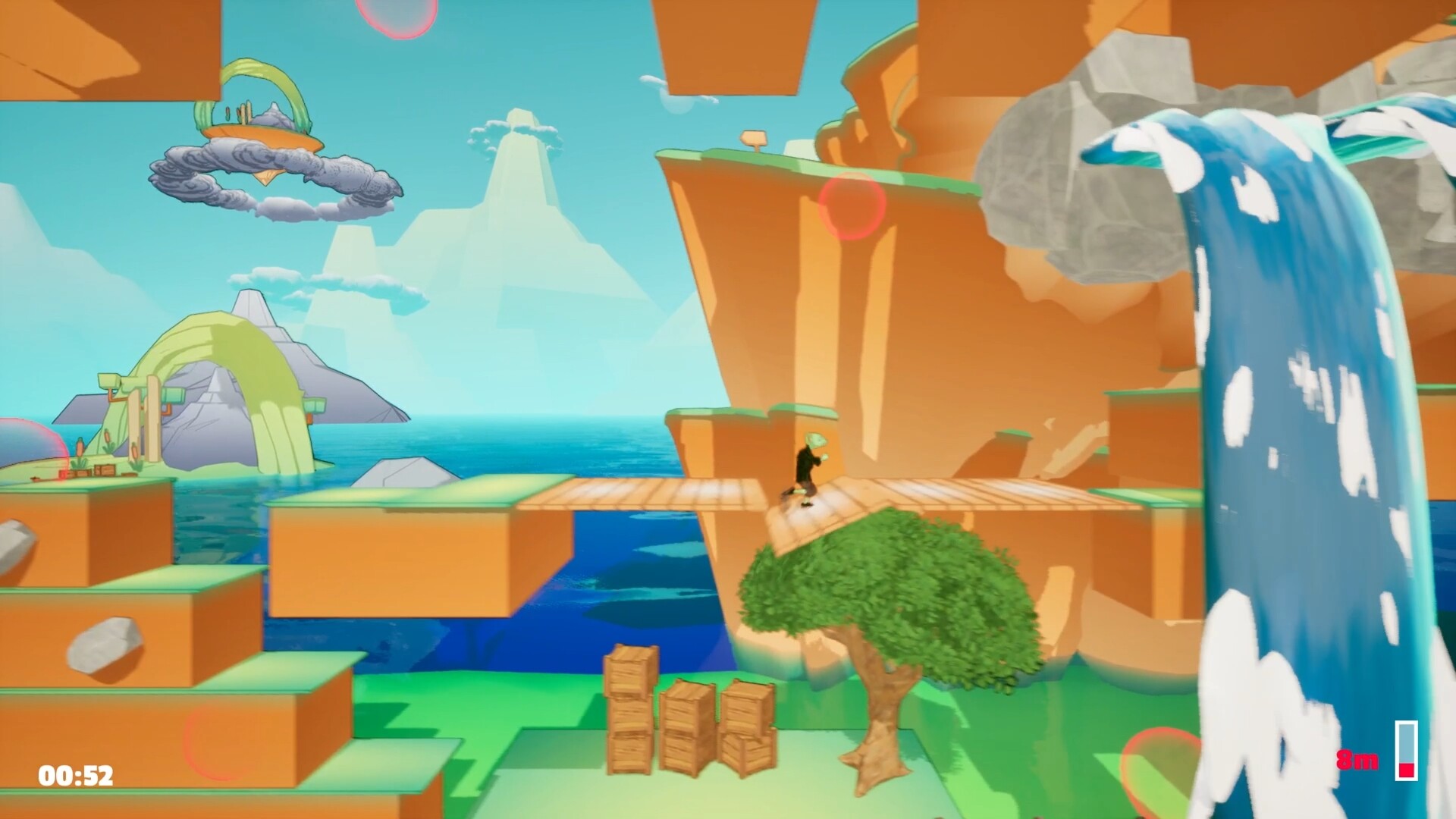Image resolution: width=1456 pixels, height=819 pixels.
Task: Select the 8m distance label
Action: tap(1357, 758)
